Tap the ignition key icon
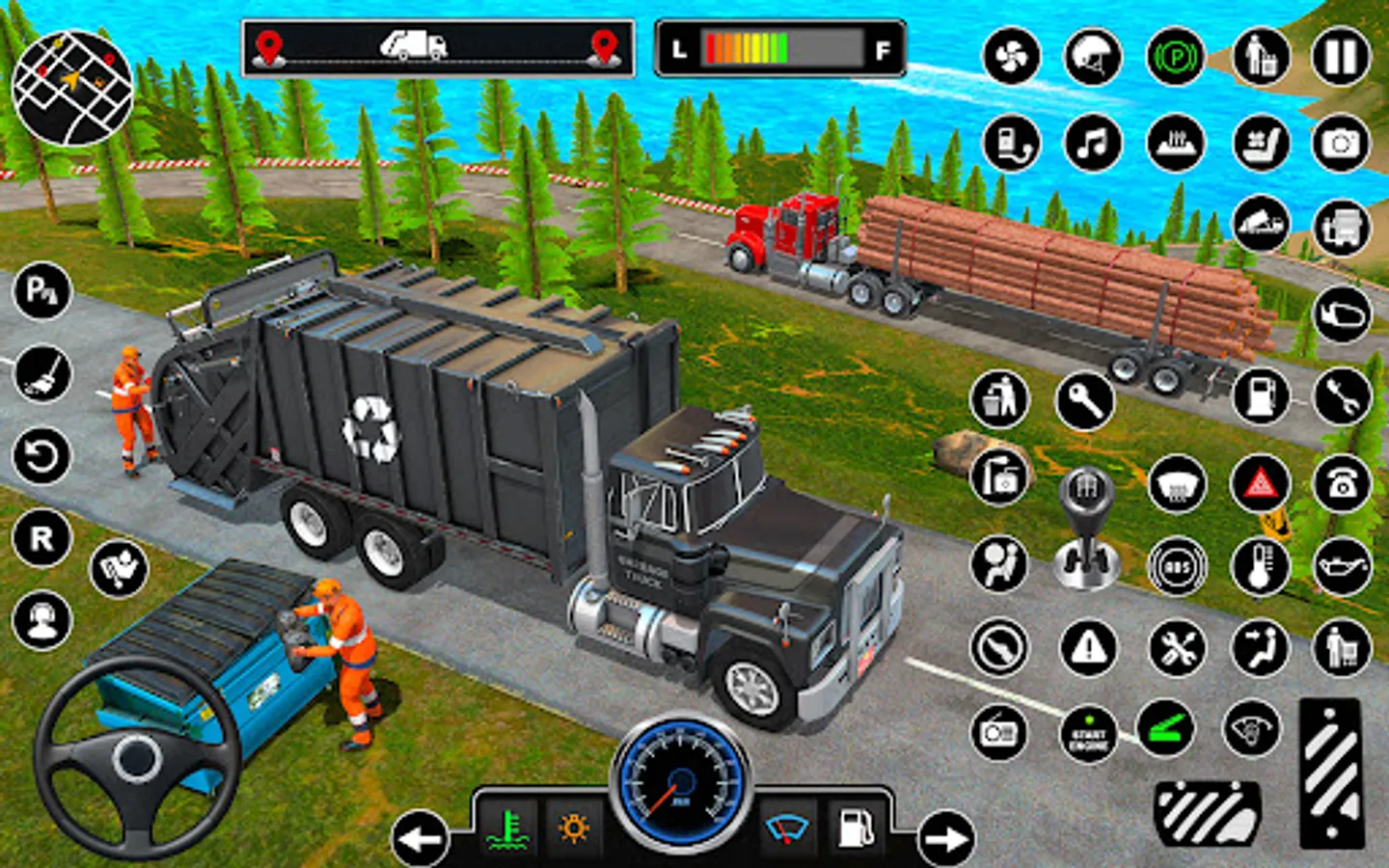1389x868 pixels. pos(1084,400)
